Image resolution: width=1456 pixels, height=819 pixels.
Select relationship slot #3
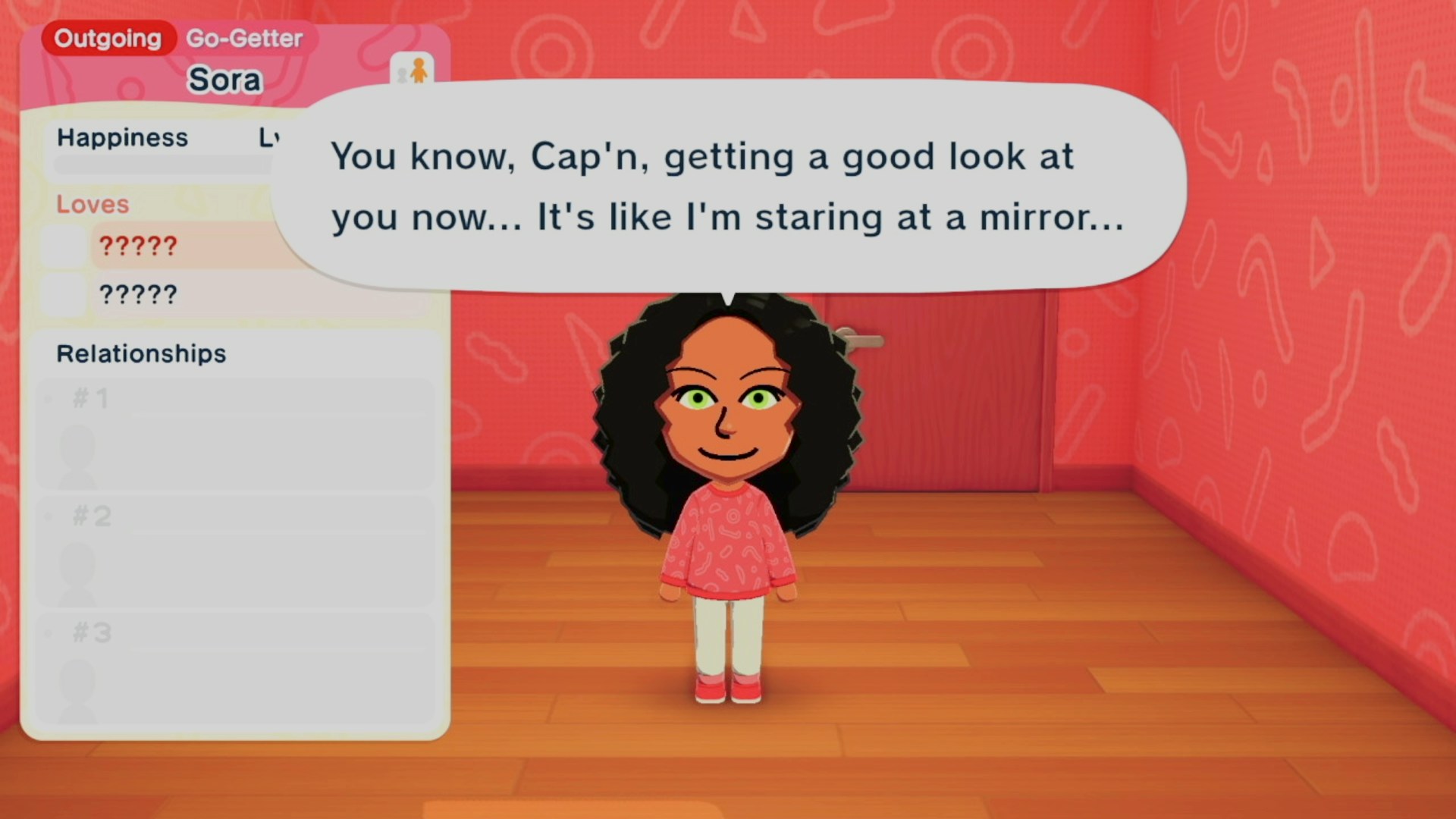(235, 668)
